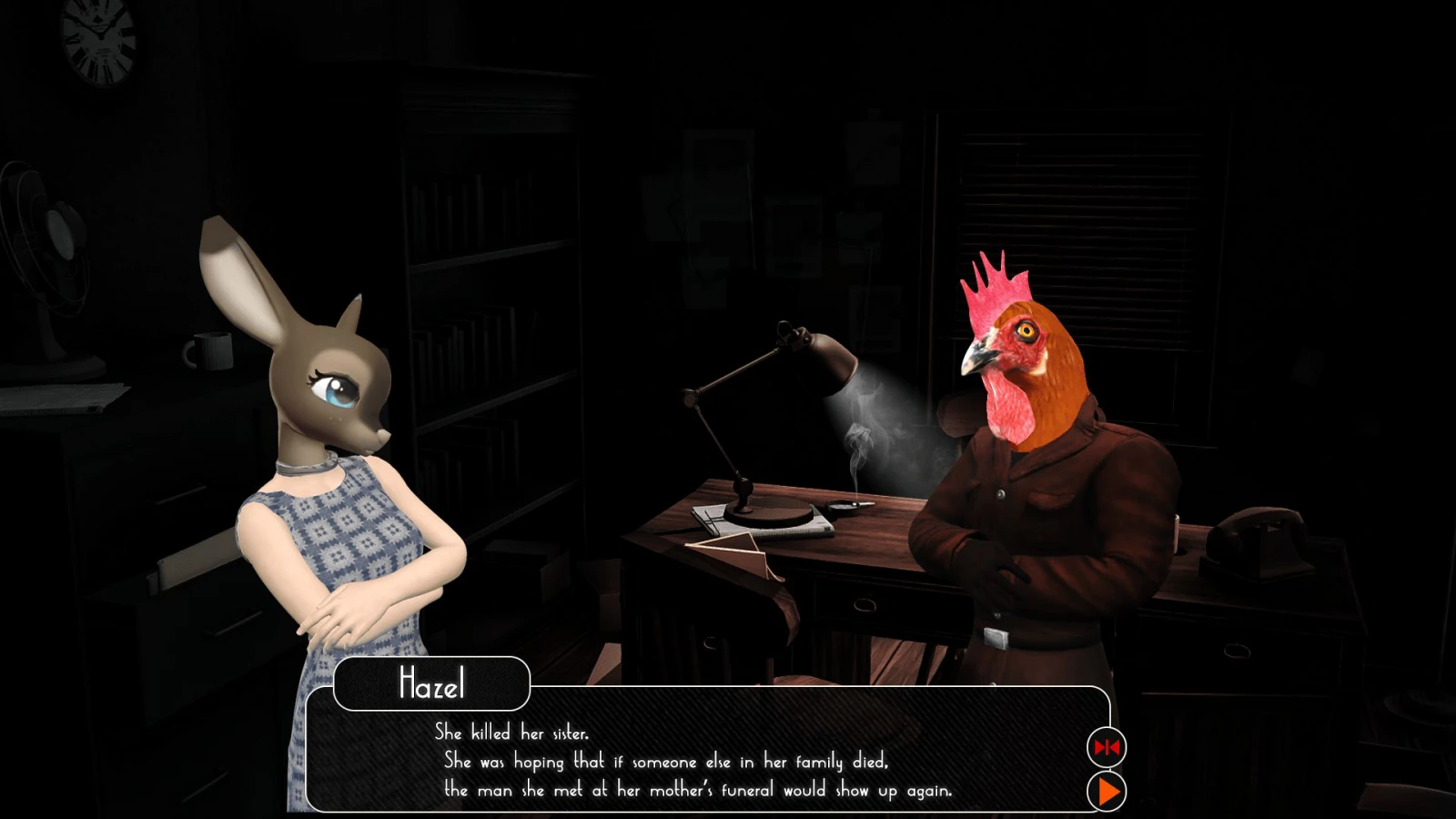Advance dialogue with the orange play arrow
Viewport: 1456px width, 819px height.
(1107, 792)
